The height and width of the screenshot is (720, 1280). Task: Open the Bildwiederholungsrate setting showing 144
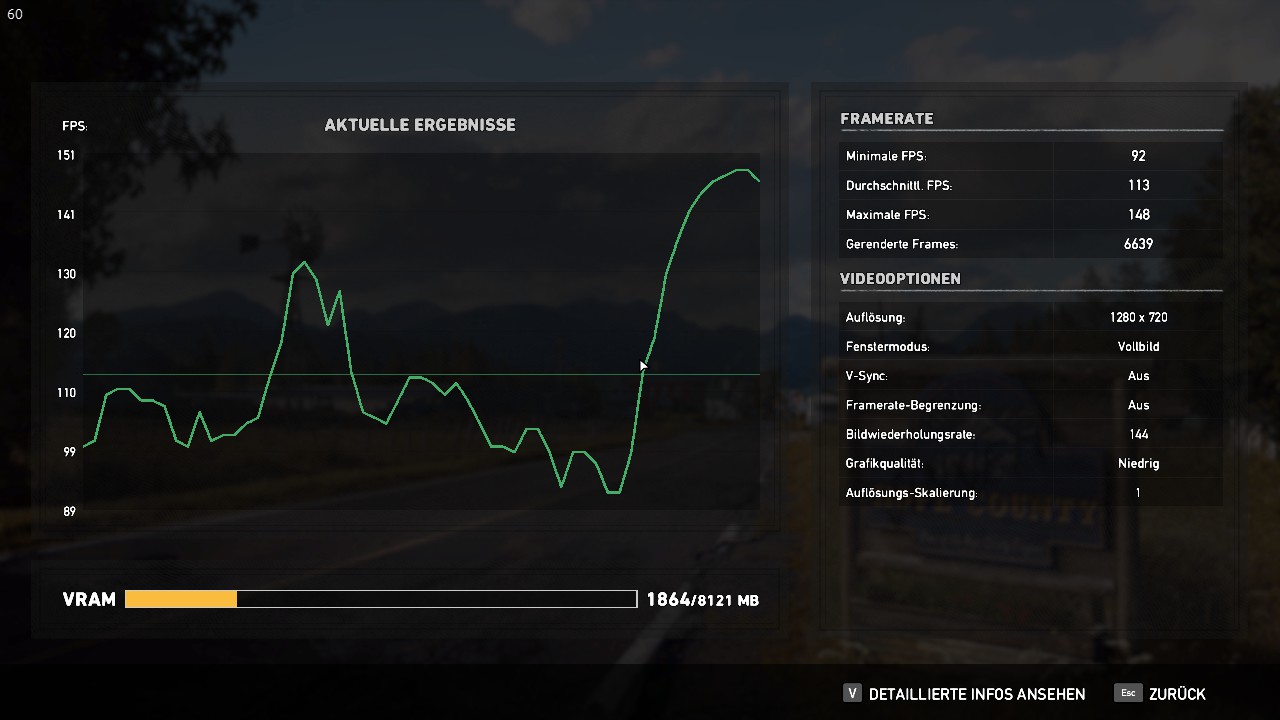(1139, 434)
